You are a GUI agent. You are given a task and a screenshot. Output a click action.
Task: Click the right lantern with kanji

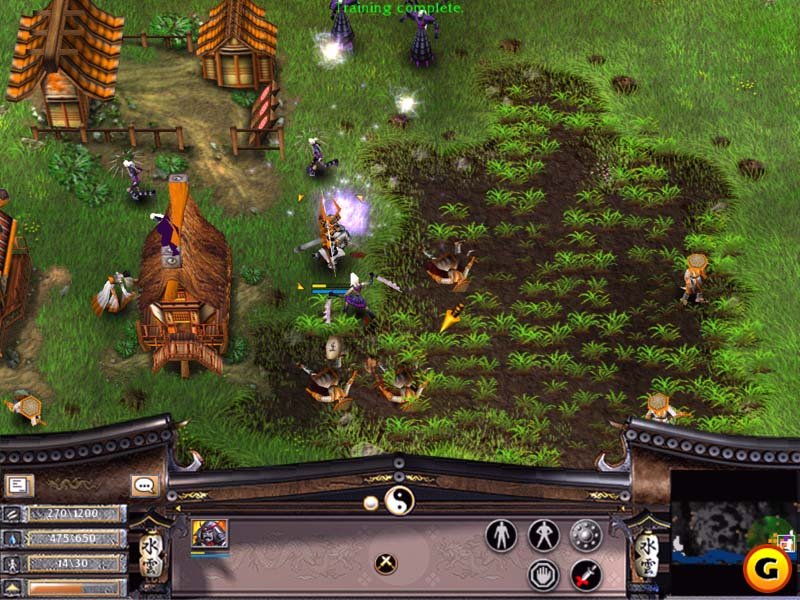647,550
